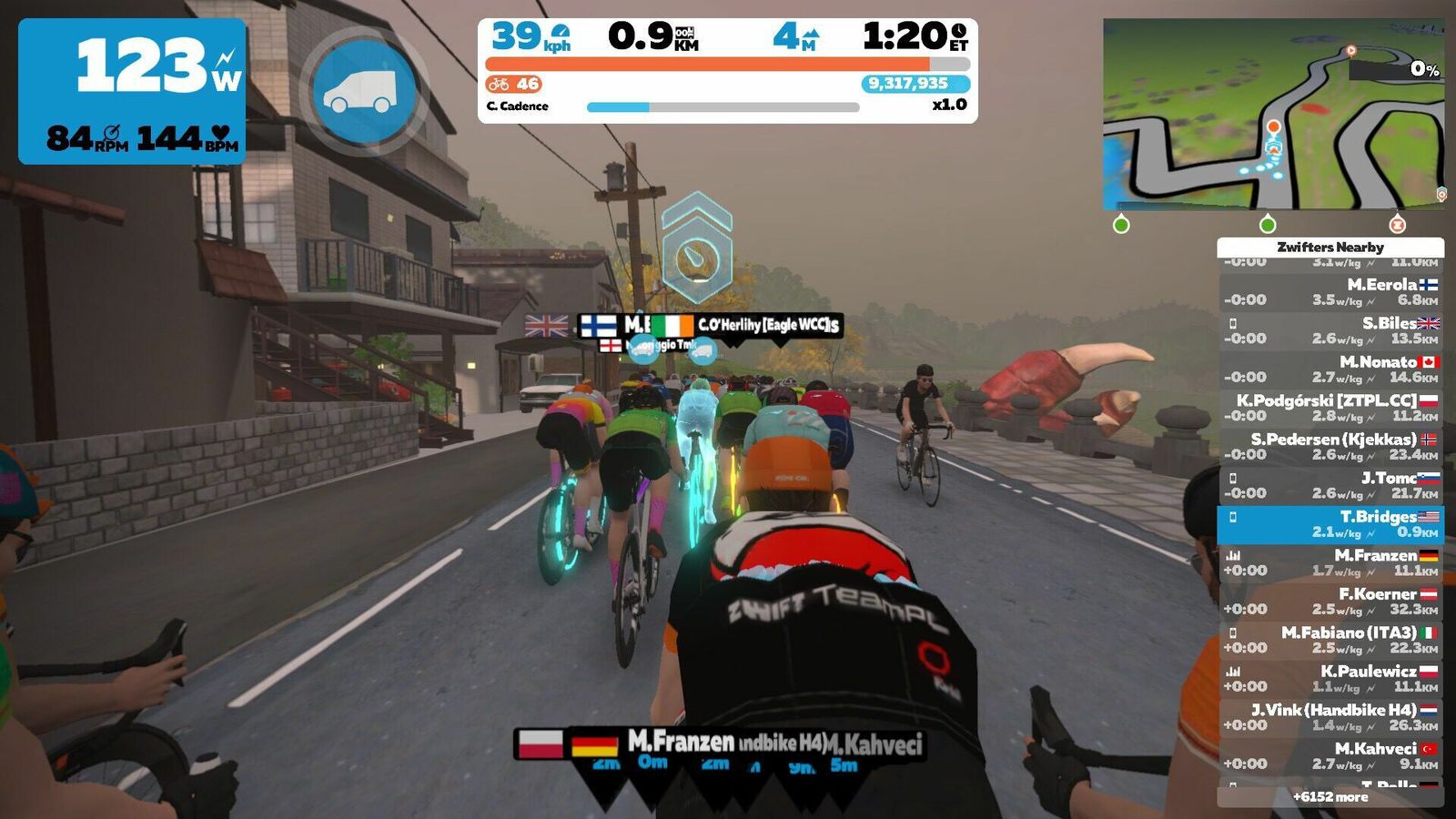Select M.Kahveci from rider list
This screenshot has height=819, width=1456.
coord(1330,756)
